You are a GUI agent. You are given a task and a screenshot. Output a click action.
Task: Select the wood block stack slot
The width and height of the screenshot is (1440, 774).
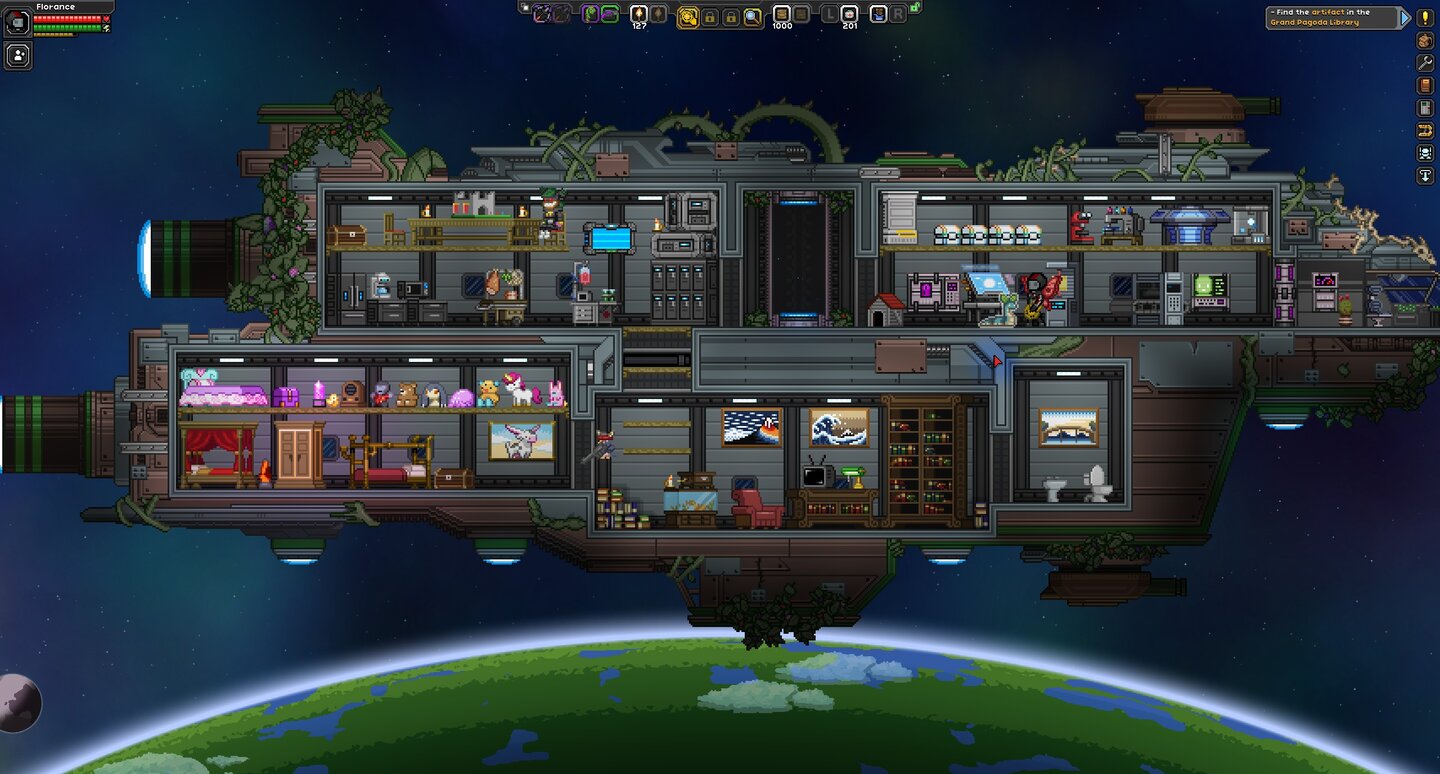[781, 14]
